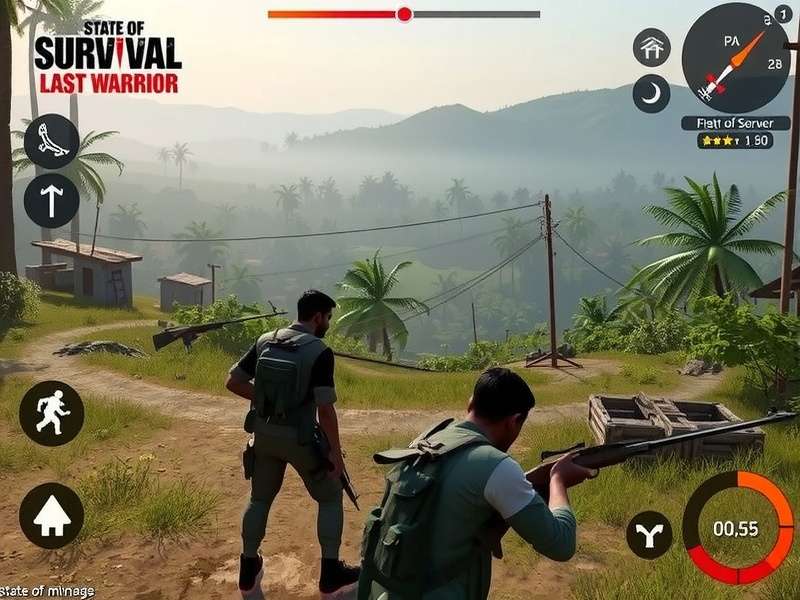
Task: Select the curved blade melee icon
Action: point(51,141)
